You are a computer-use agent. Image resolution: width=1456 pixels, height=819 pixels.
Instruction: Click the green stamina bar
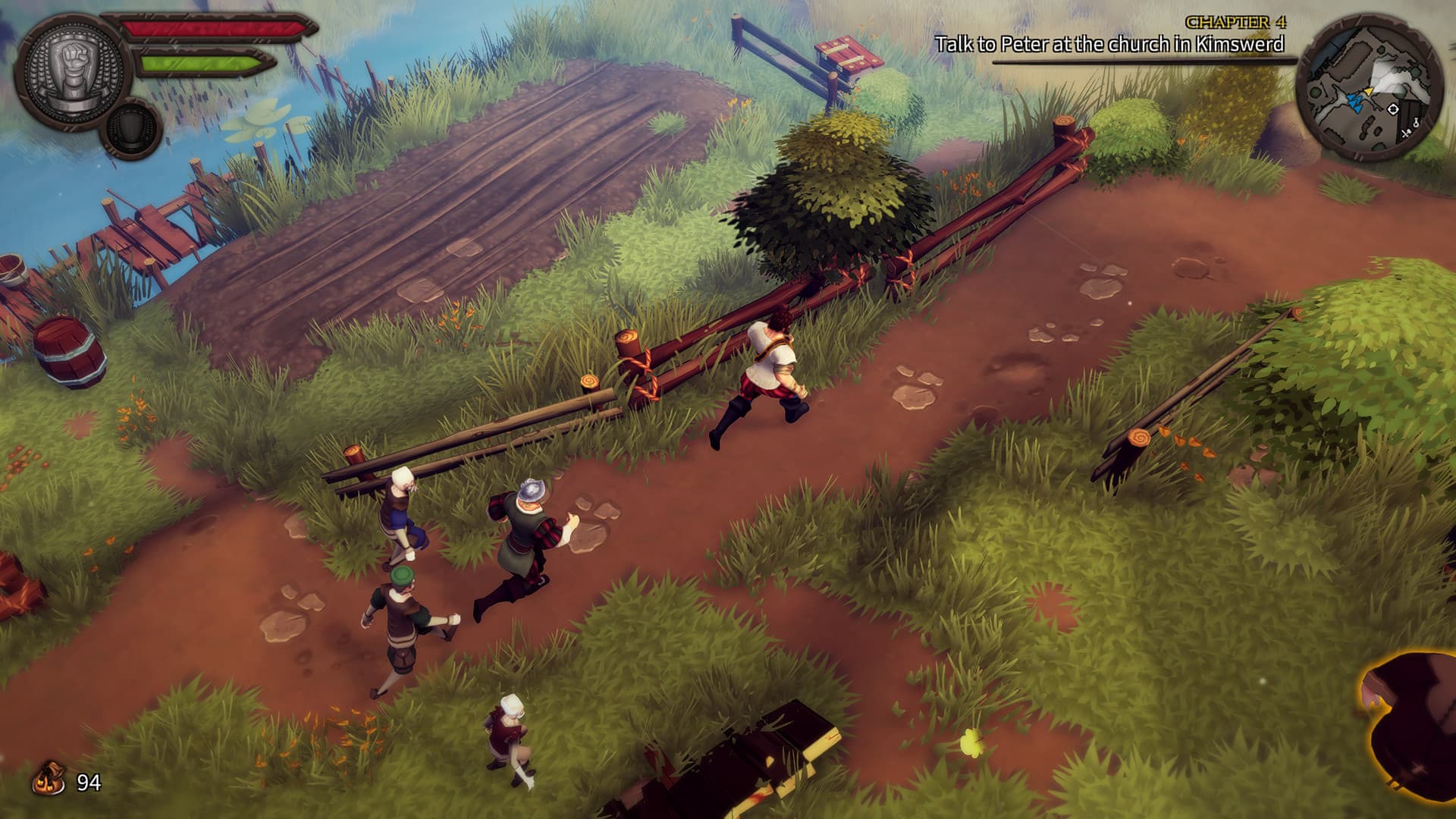coord(201,62)
